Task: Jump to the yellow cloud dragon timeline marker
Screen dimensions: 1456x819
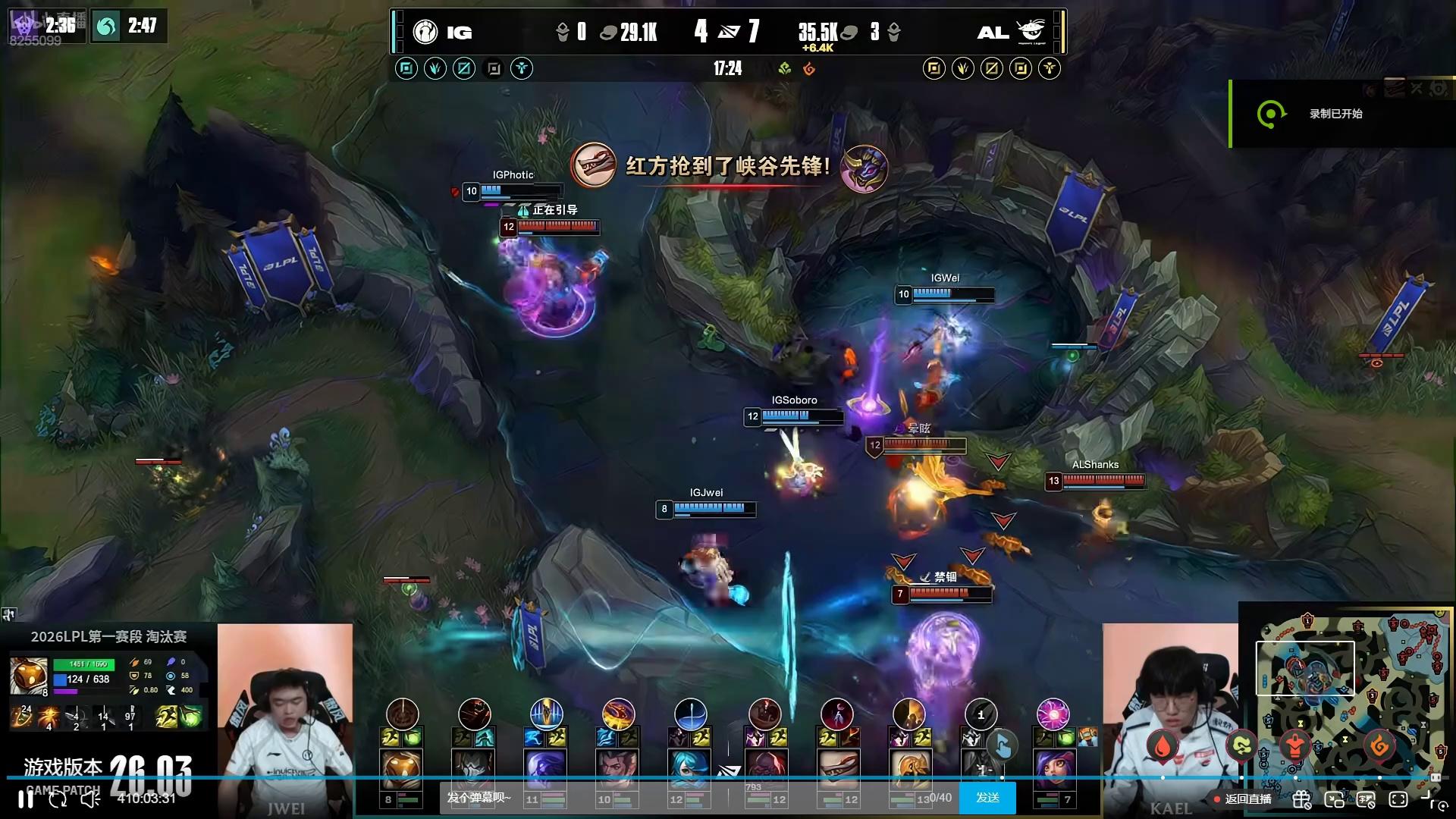Action: coord(1241,747)
